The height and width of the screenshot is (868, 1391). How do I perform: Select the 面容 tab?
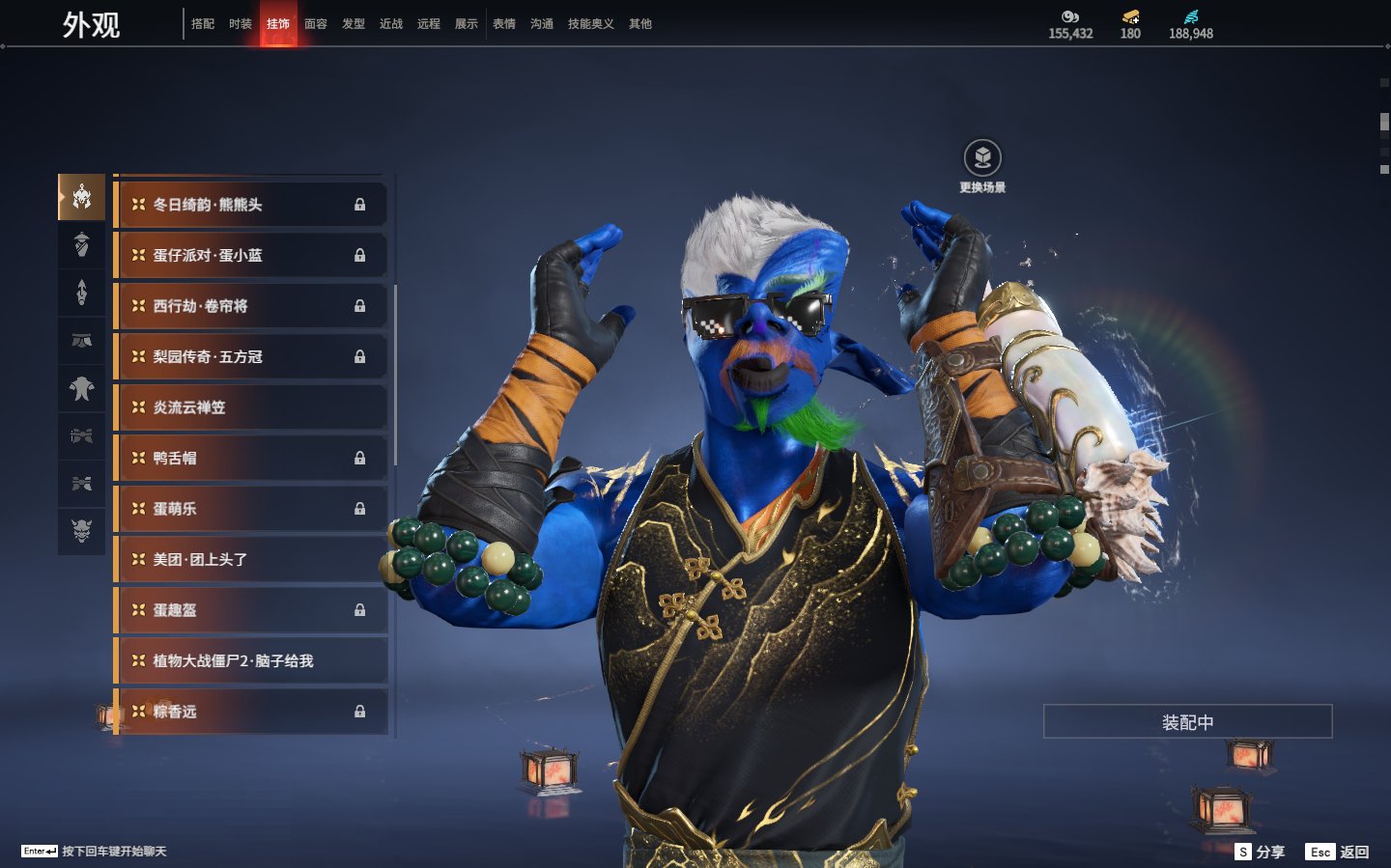coord(316,24)
